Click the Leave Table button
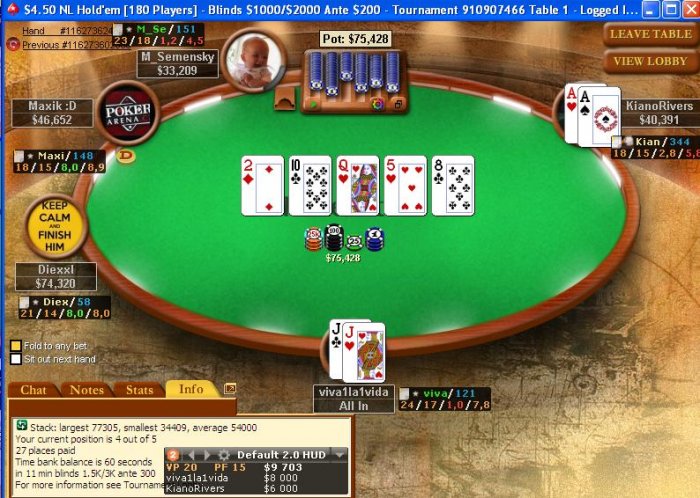This screenshot has height=498, width=700. click(651, 34)
